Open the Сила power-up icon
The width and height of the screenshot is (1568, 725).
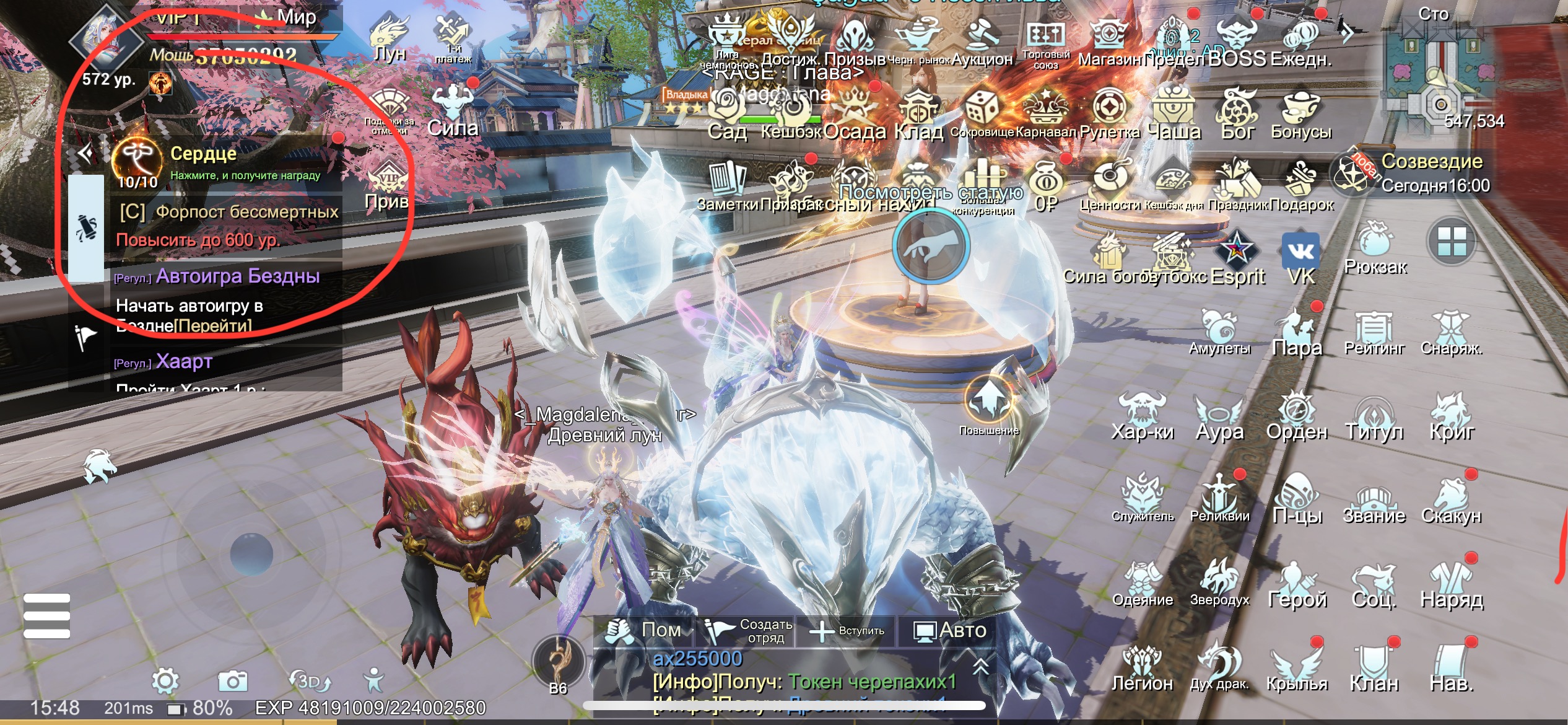453,112
